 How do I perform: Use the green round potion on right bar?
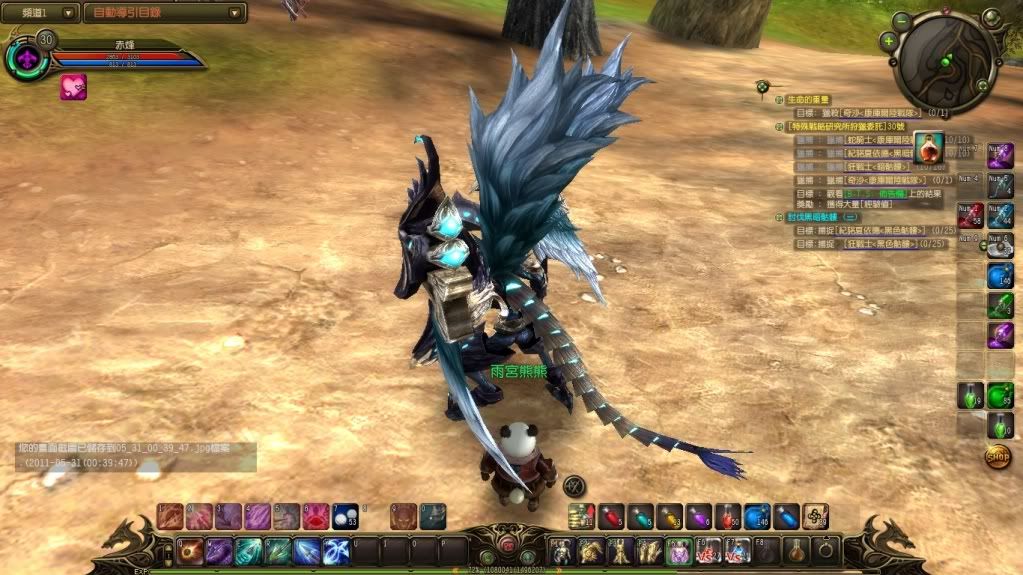pyautogui.click(x=1000, y=396)
